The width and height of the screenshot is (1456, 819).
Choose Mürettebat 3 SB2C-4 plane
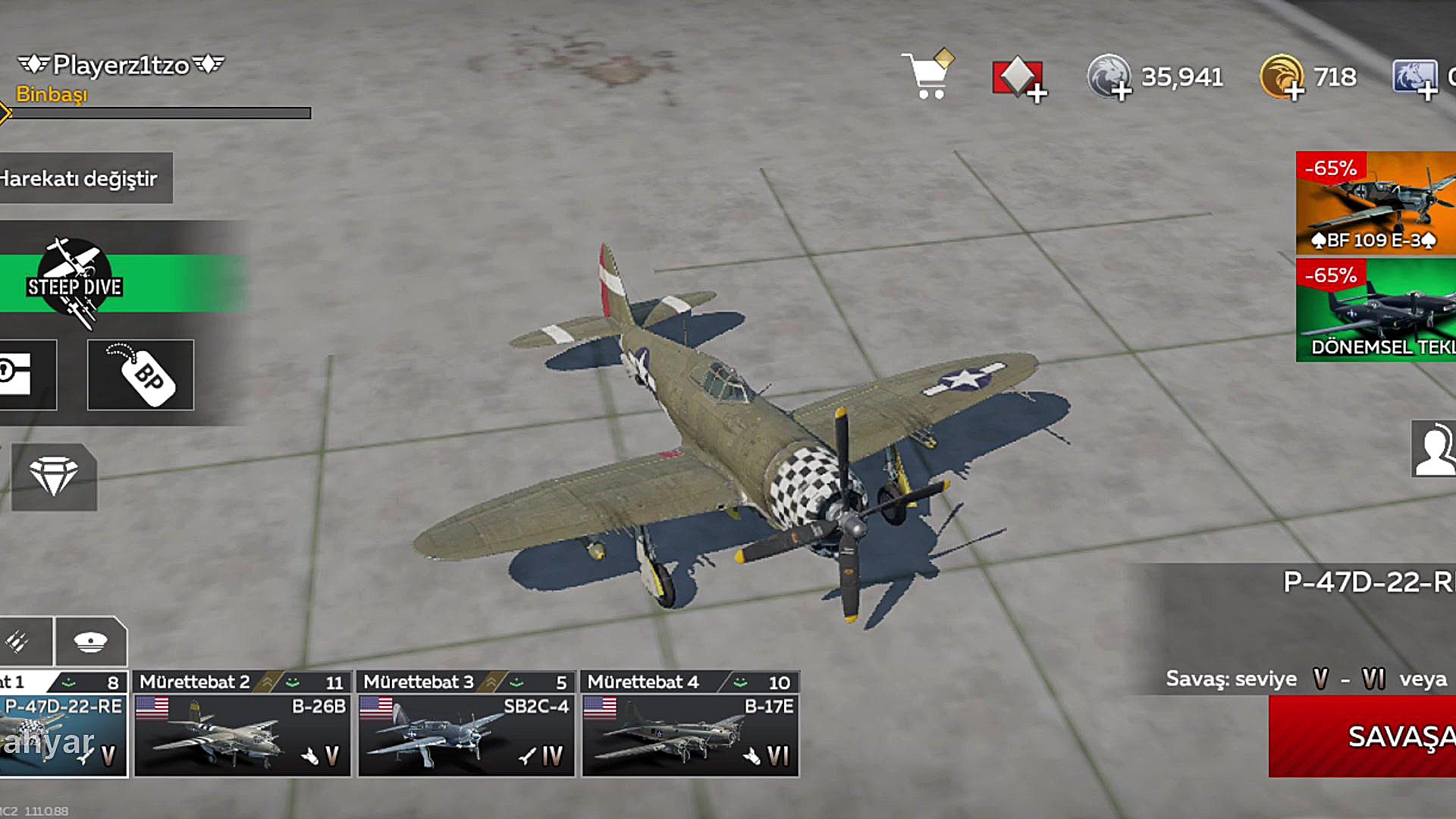(466, 724)
